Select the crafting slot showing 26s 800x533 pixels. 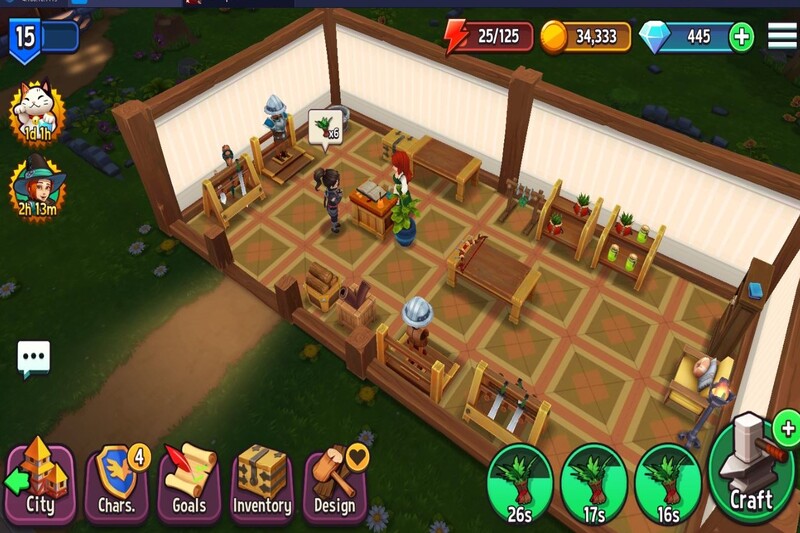pyautogui.click(x=519, y=485)
